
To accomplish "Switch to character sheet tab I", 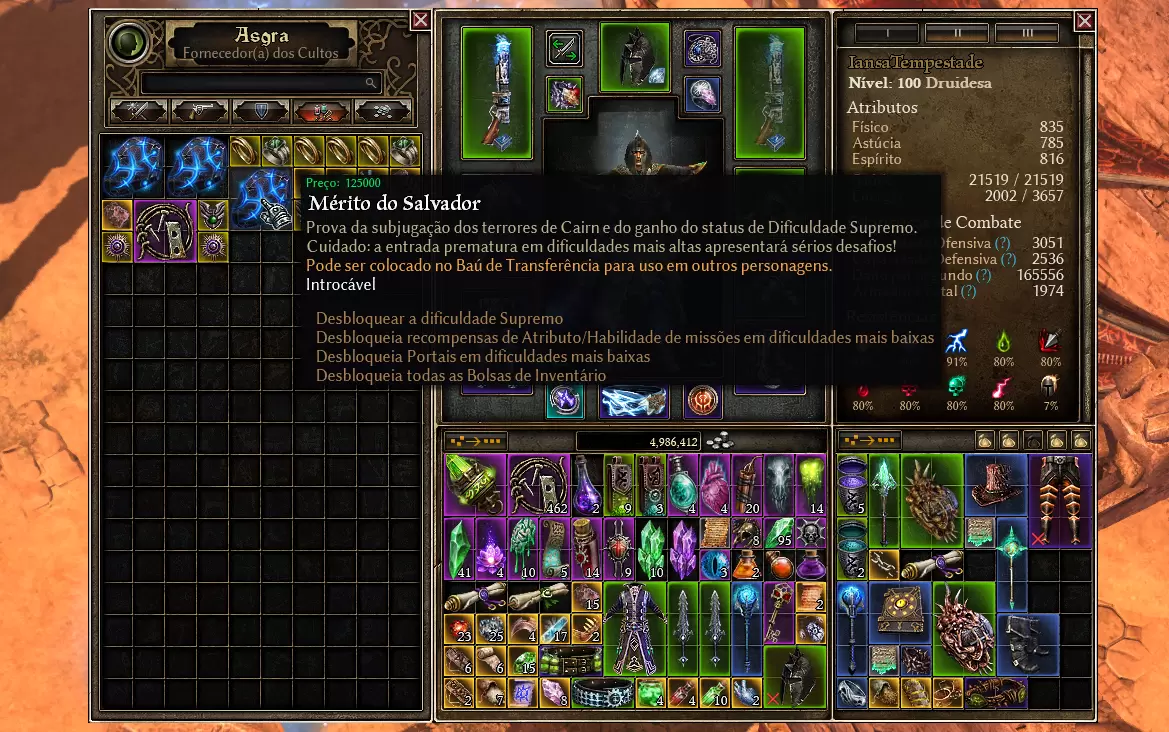I will [886, 33].
